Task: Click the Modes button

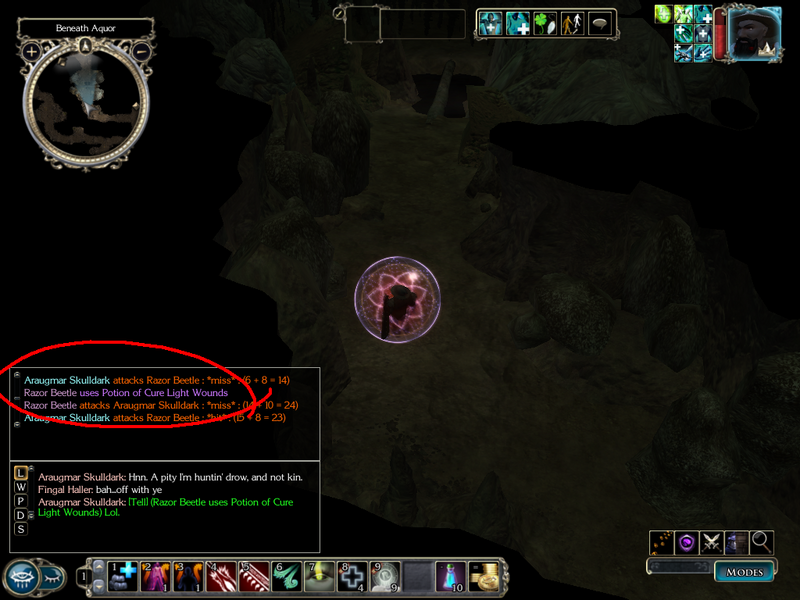Action: 743,572
